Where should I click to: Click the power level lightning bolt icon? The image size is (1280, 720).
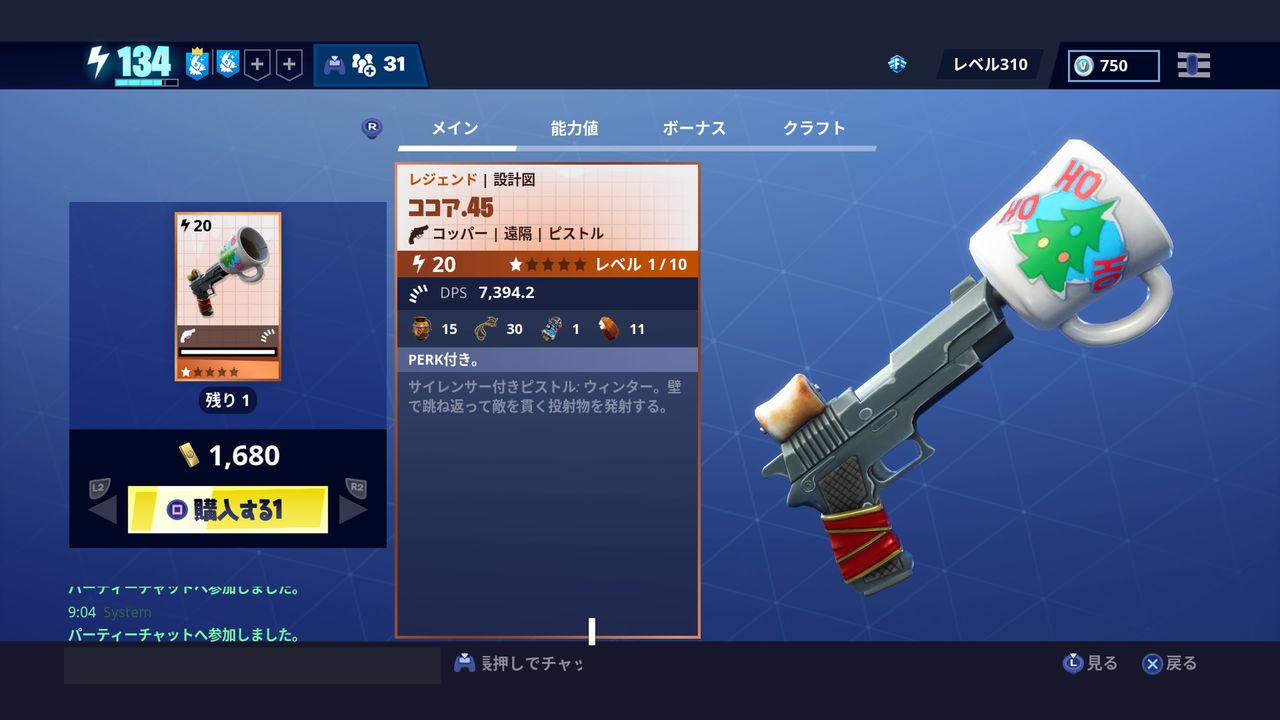pos(97,62)
